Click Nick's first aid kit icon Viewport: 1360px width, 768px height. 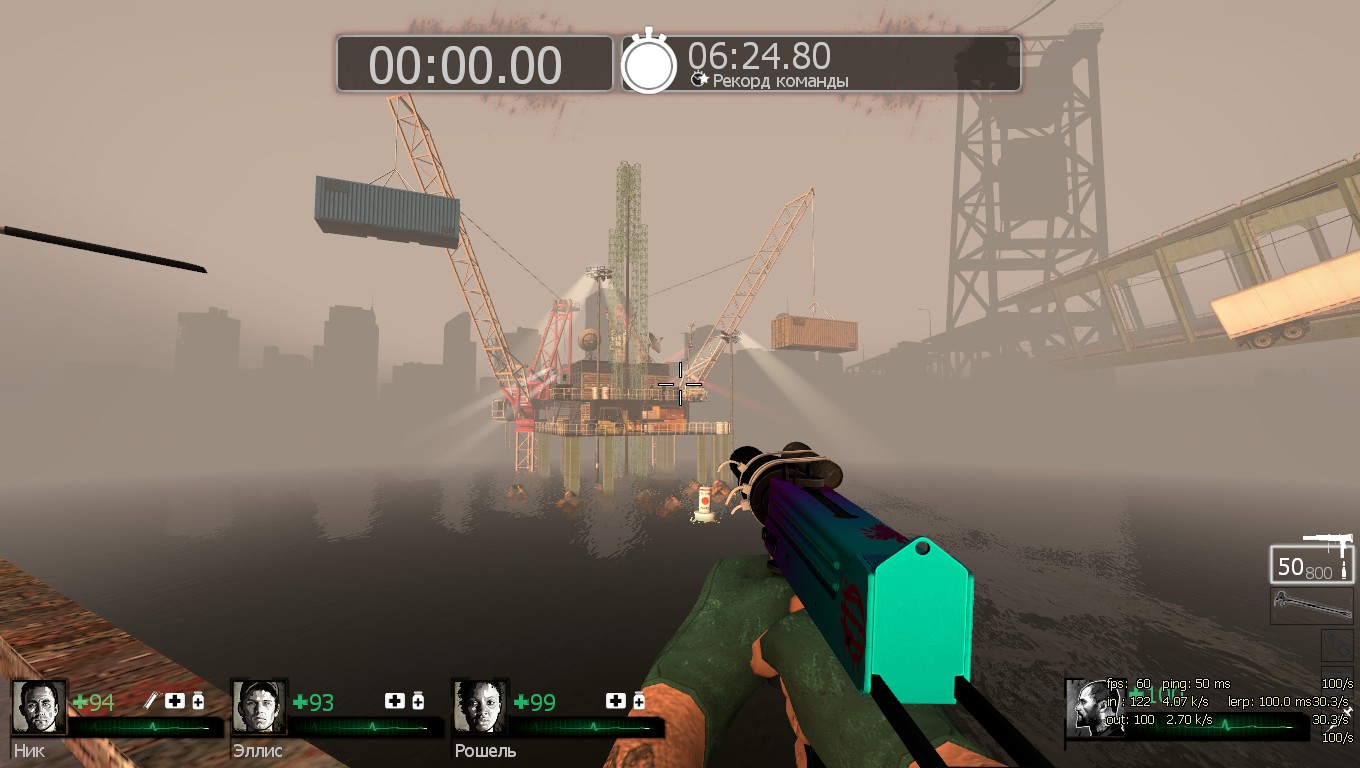tap(175, 701)
